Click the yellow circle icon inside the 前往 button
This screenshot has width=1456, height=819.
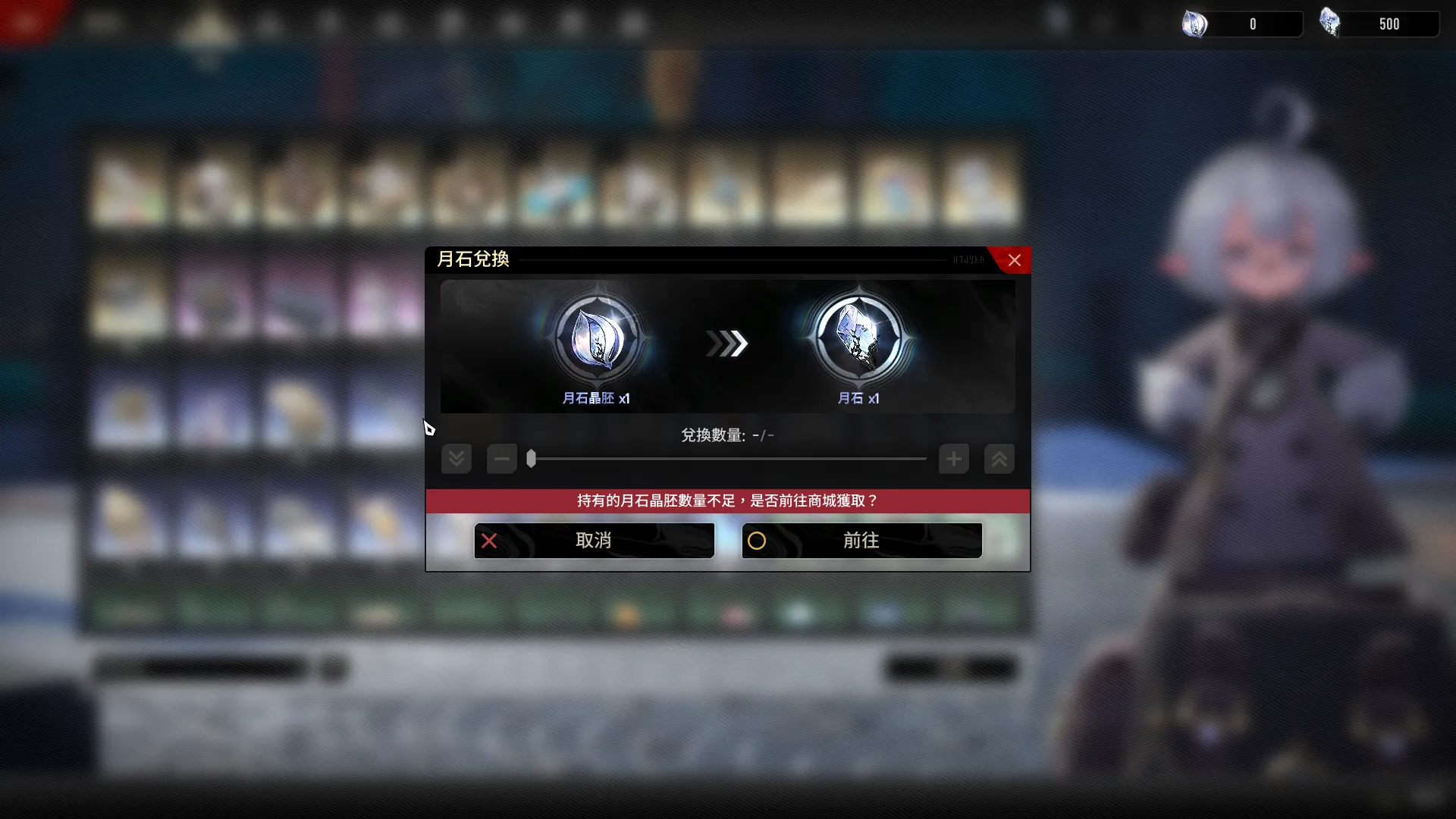point(757,541)
